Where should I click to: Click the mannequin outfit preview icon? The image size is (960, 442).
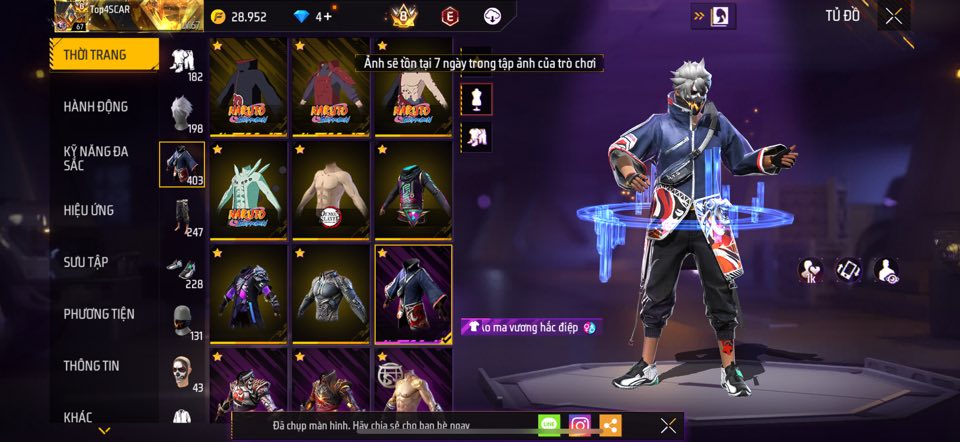click(x=476, y=98)
